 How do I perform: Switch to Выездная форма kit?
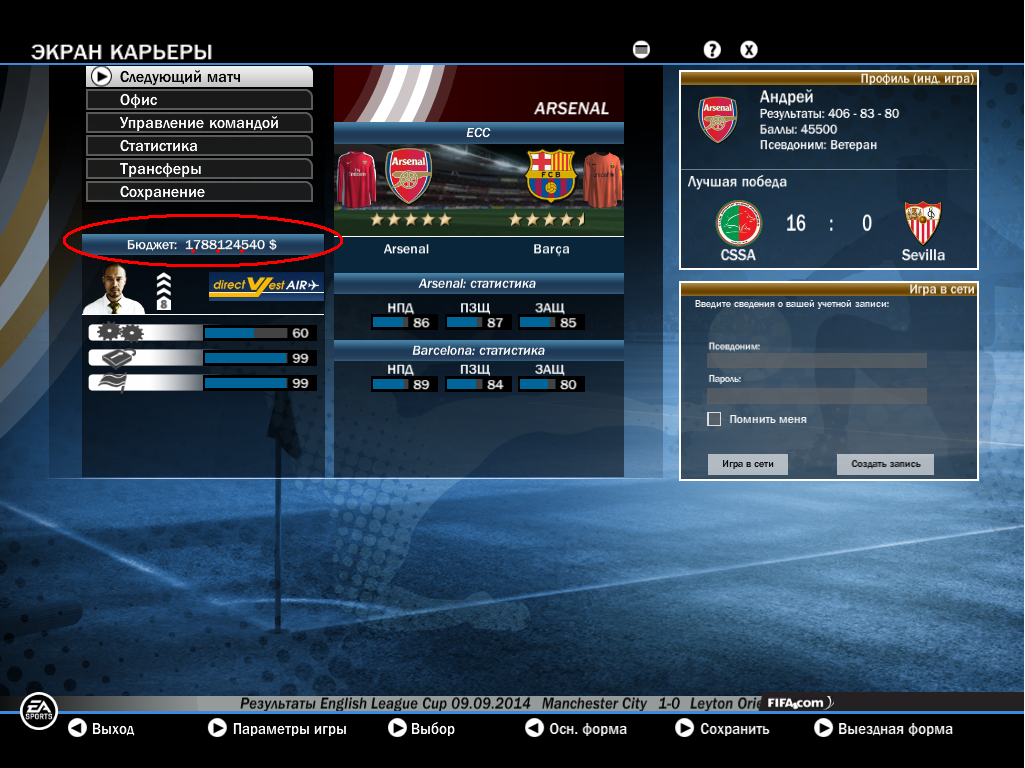(883, 729)
